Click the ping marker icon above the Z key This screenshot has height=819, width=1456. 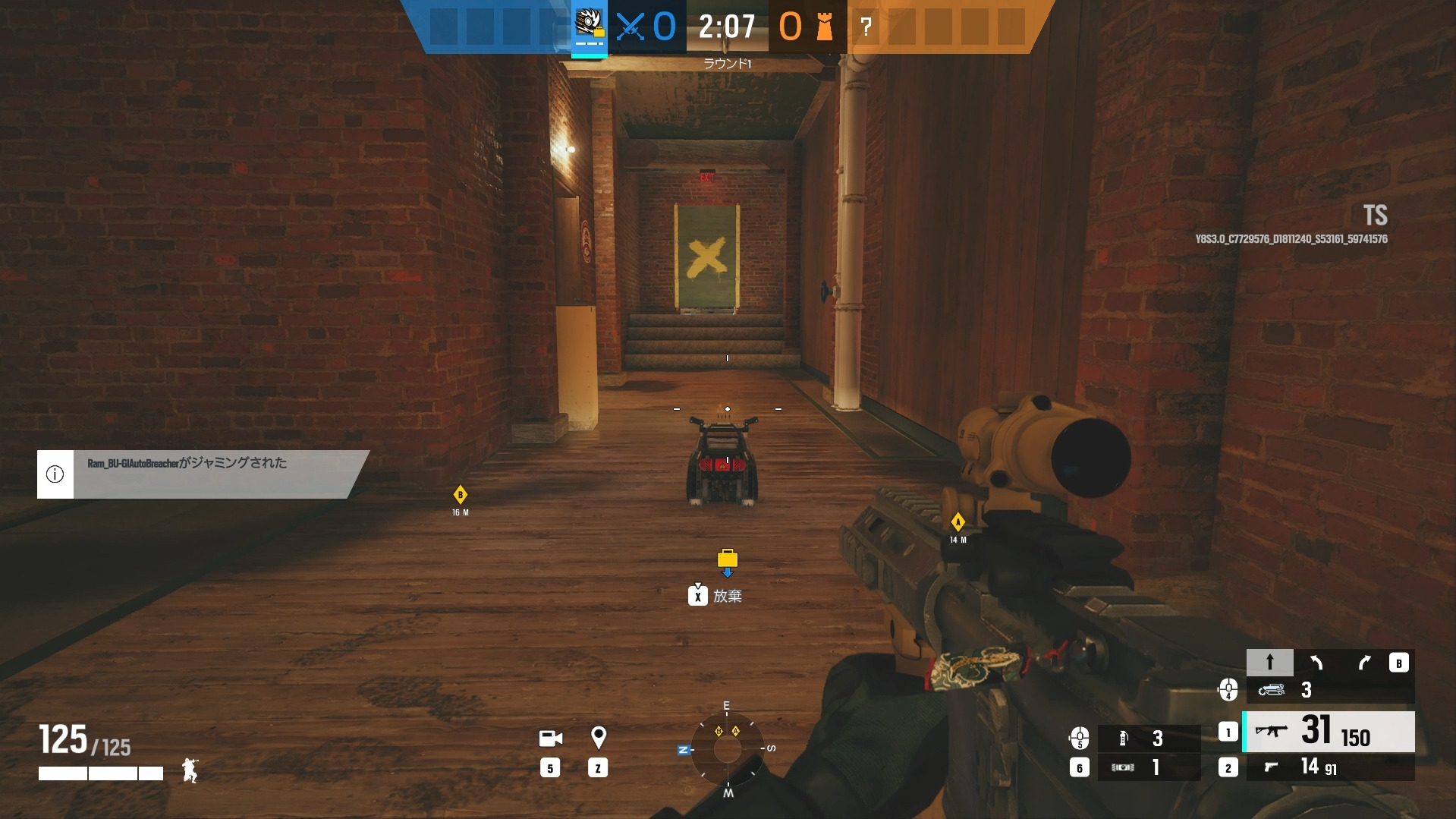click(x=599, y=737)
